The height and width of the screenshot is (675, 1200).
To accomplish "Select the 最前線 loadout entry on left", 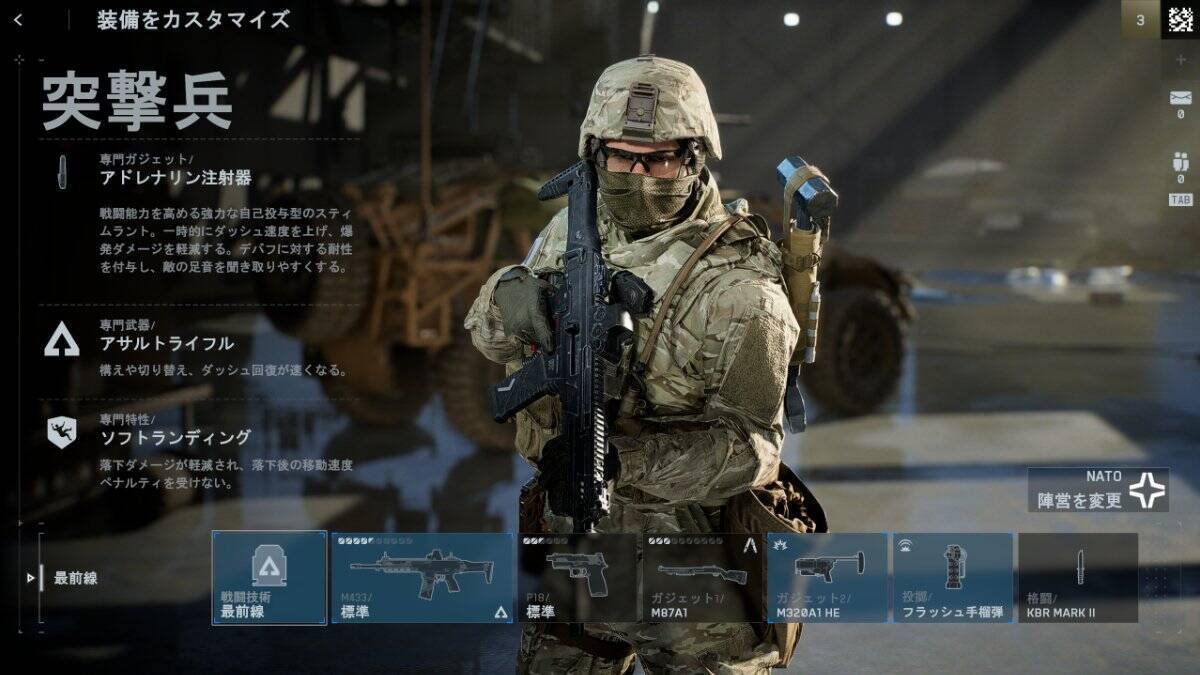I will point(75,578).
